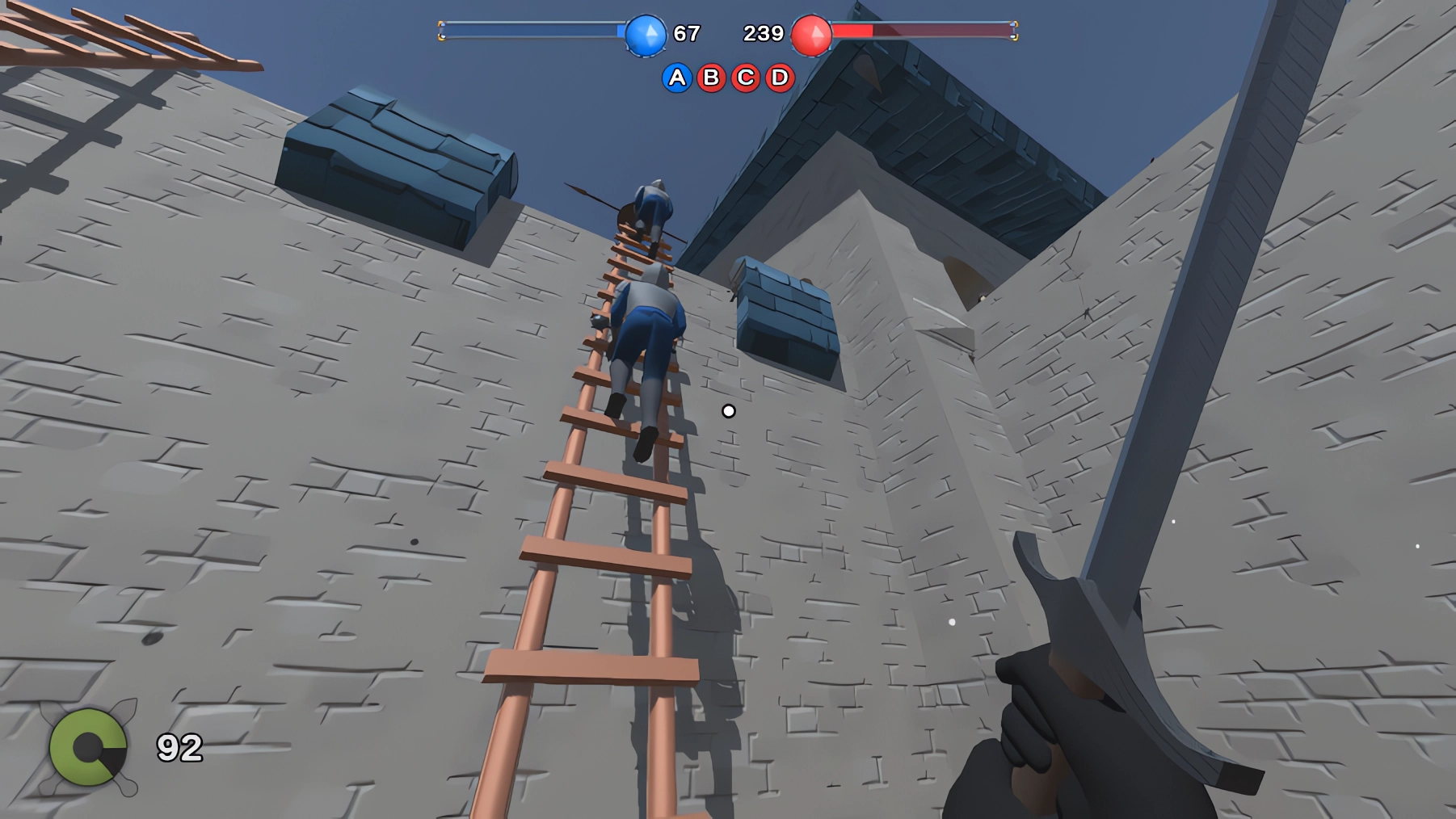Expand the blue ticket bar end cap
The height and width of the screenshot is (819, 1456).
(443, 31)
